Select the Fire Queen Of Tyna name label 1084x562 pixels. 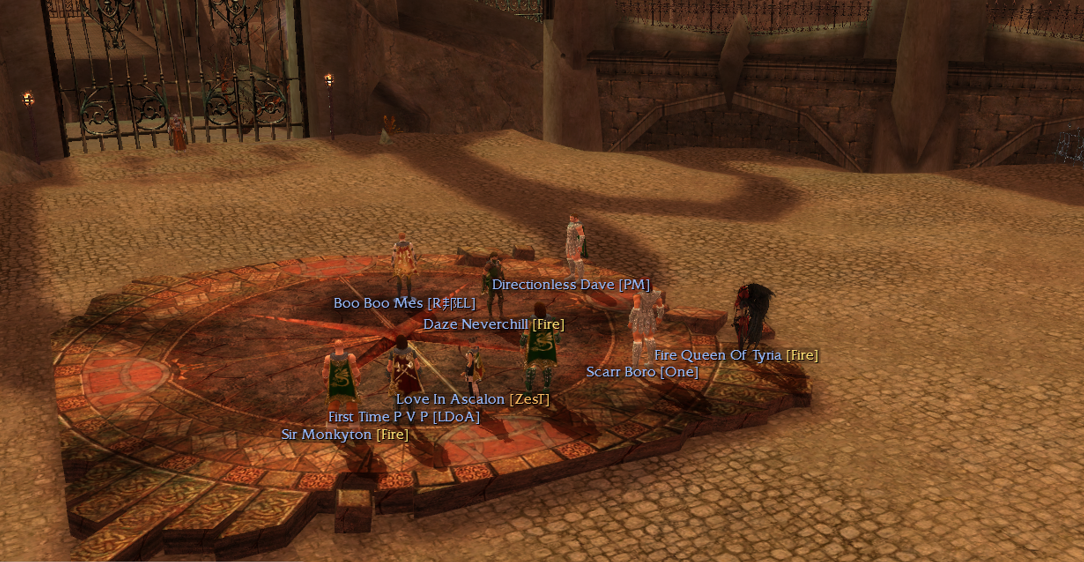click(736, 355)
